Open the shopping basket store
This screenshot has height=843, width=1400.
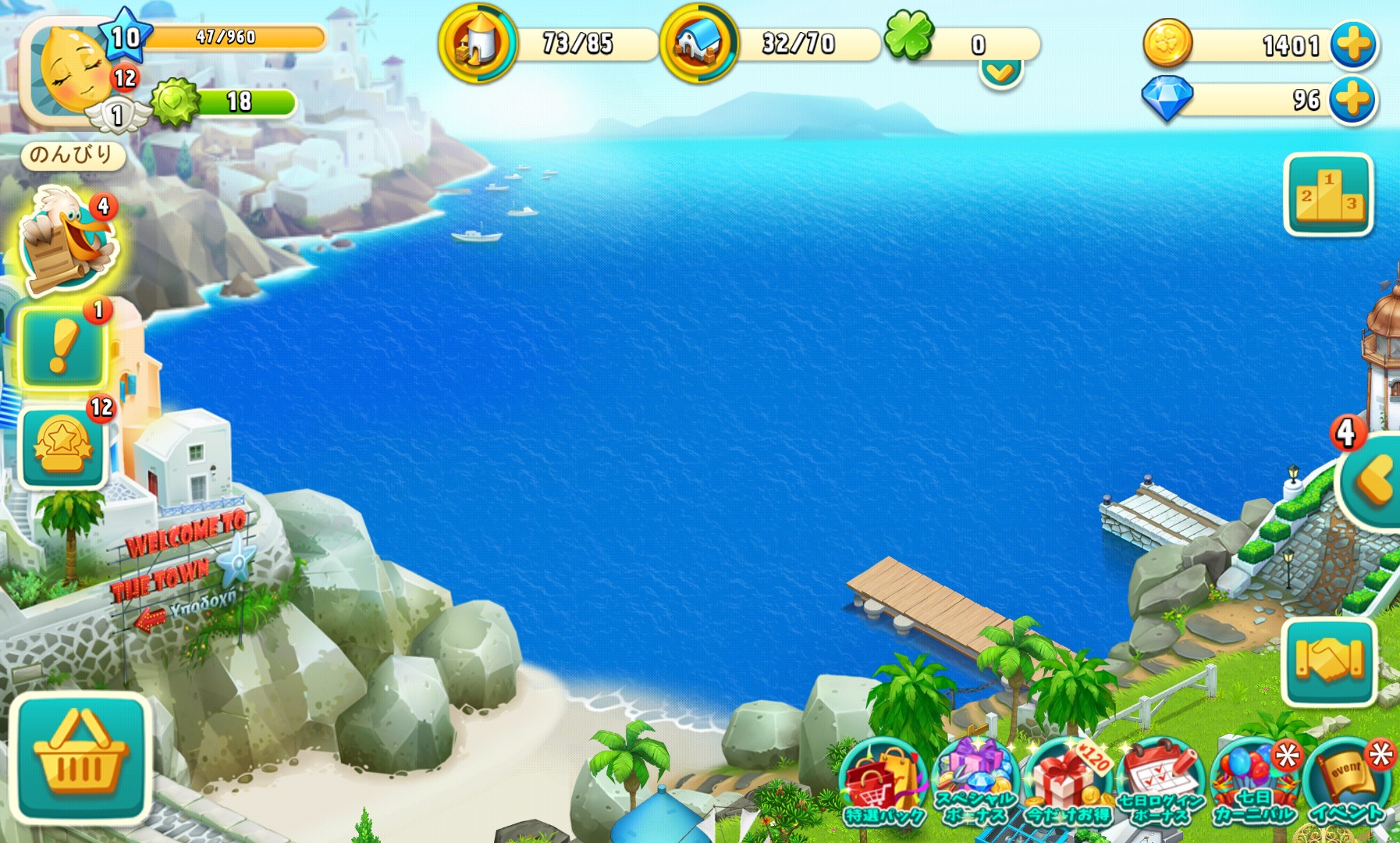point(80,758)
